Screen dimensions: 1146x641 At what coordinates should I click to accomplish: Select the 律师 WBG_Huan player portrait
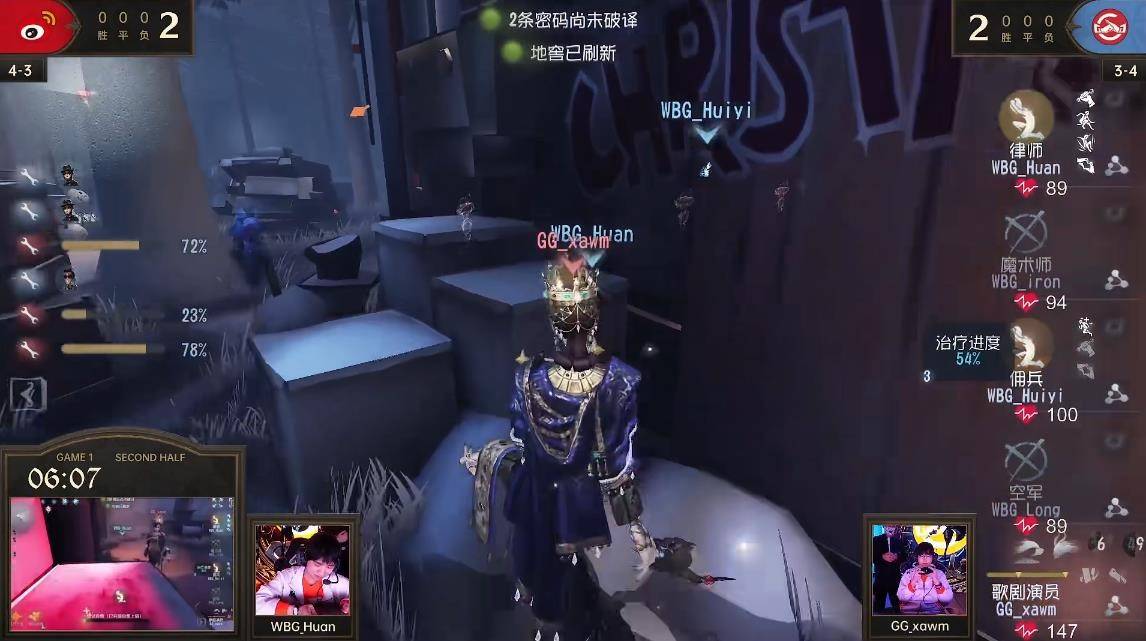(1024, 116)
